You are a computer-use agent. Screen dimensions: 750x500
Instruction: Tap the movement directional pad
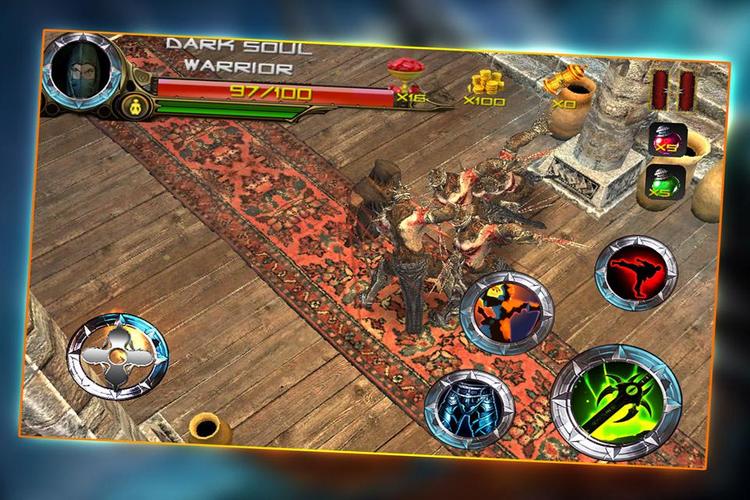[x=118, y=349]
